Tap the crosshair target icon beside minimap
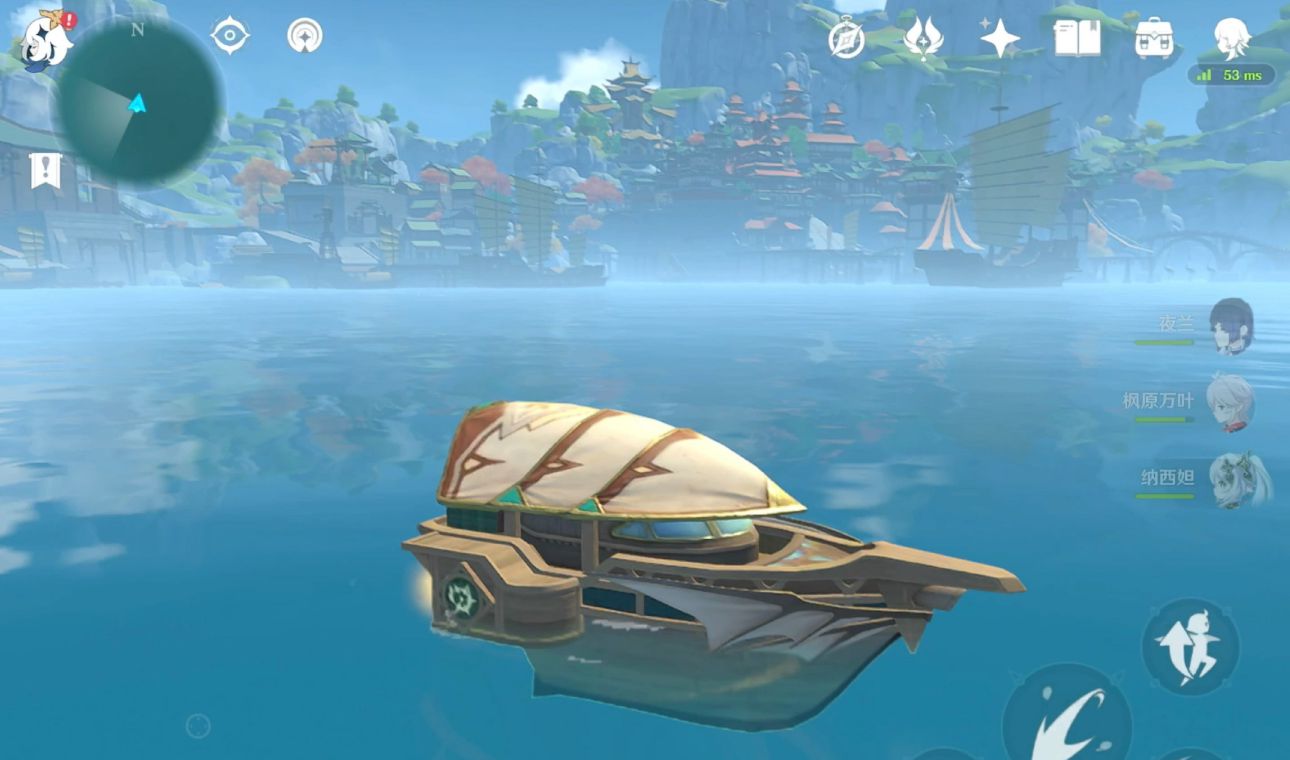 pos(229,36)
